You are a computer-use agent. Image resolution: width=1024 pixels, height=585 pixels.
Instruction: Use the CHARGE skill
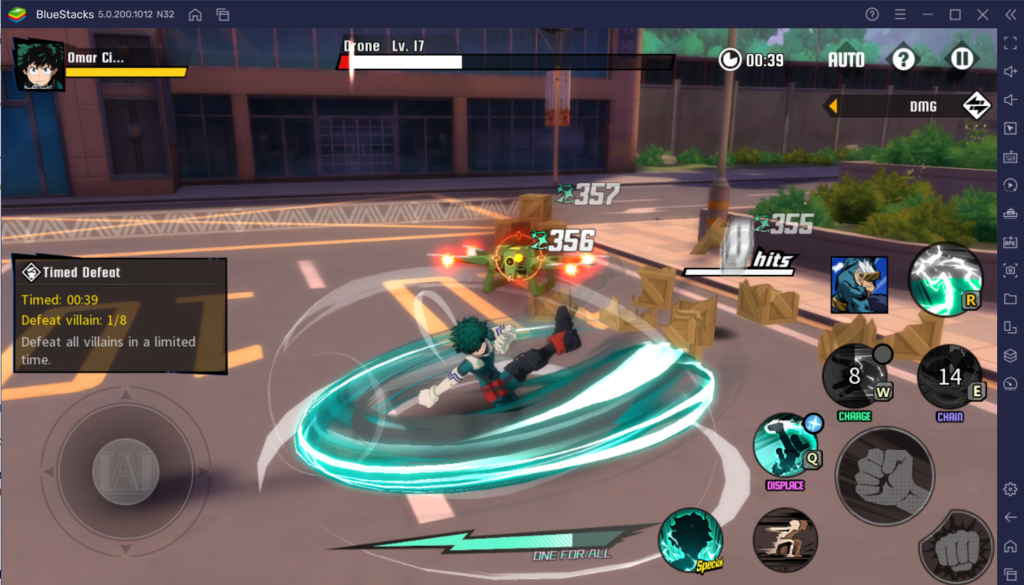tap(853, 377)
